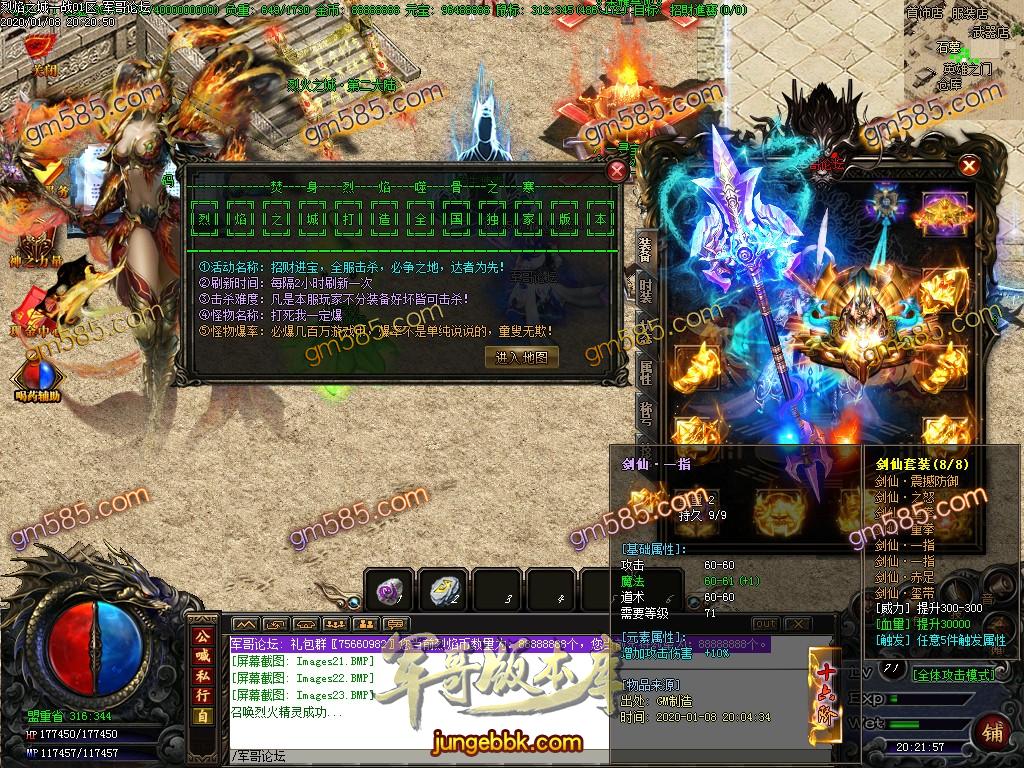
Task: Enter the map via 进入地图 button
Action: [x=521, y=357]
